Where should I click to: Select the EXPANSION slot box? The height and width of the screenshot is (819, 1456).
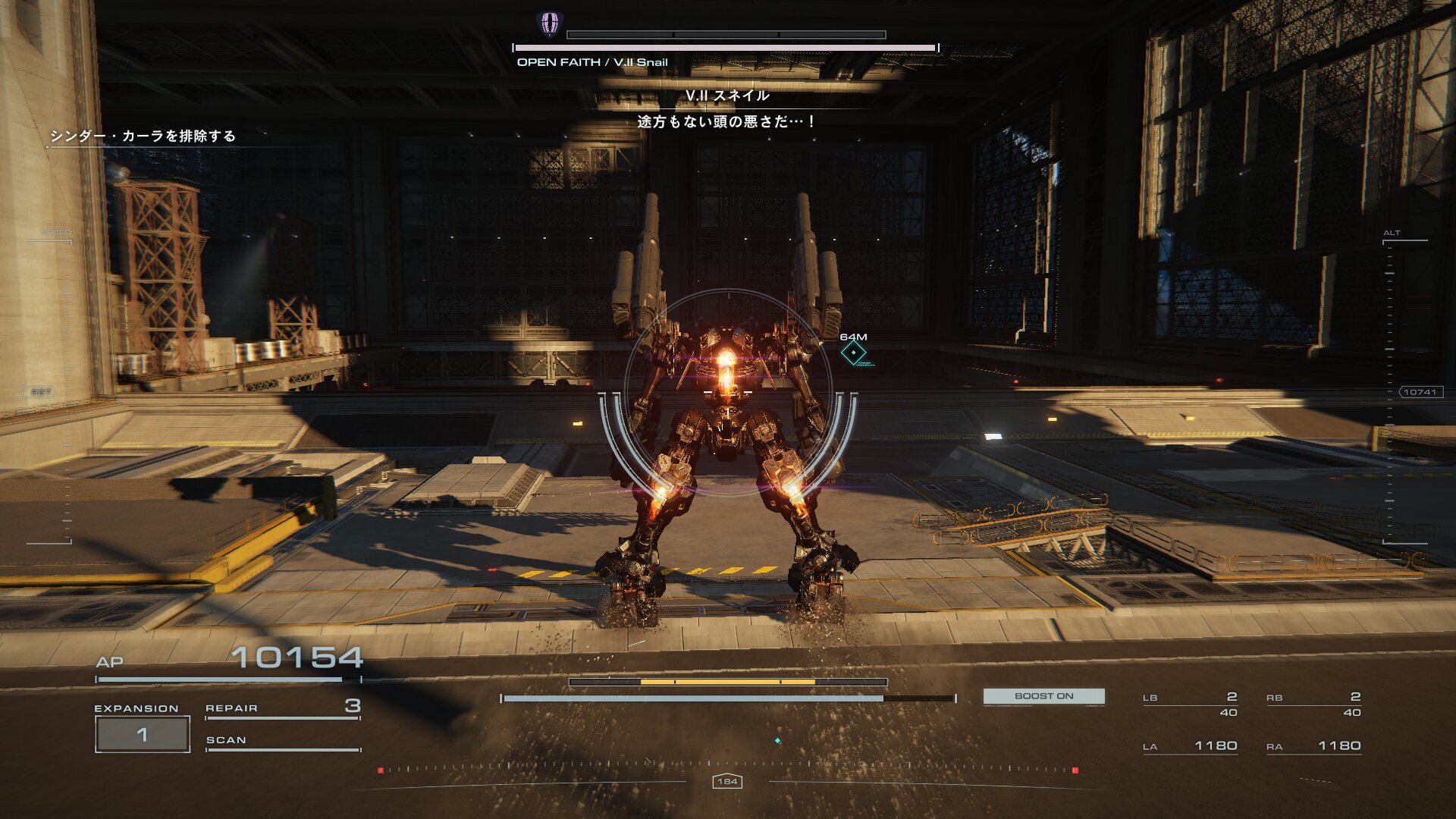tap(142, 734)
